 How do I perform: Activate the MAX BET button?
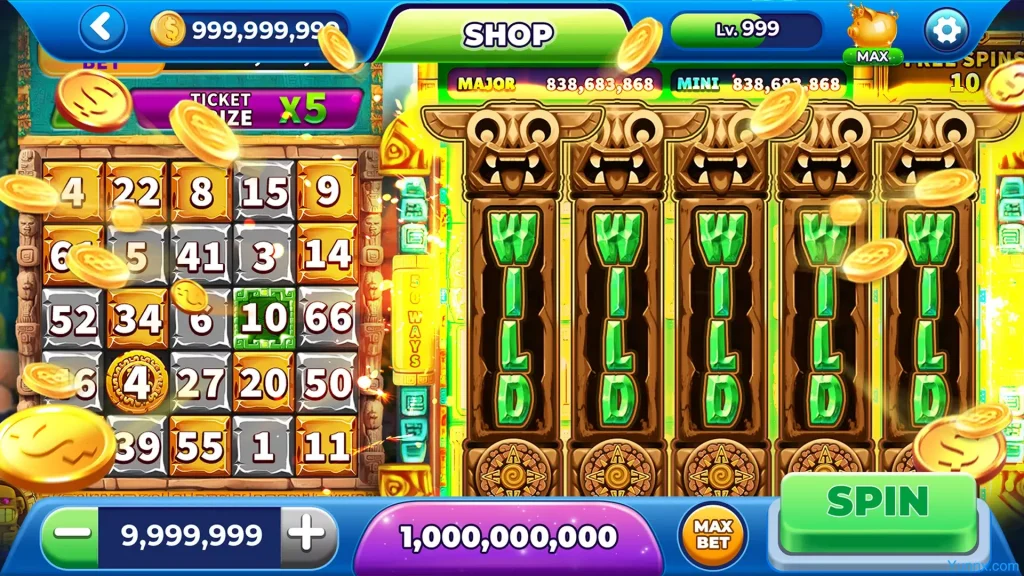[713, 535]
